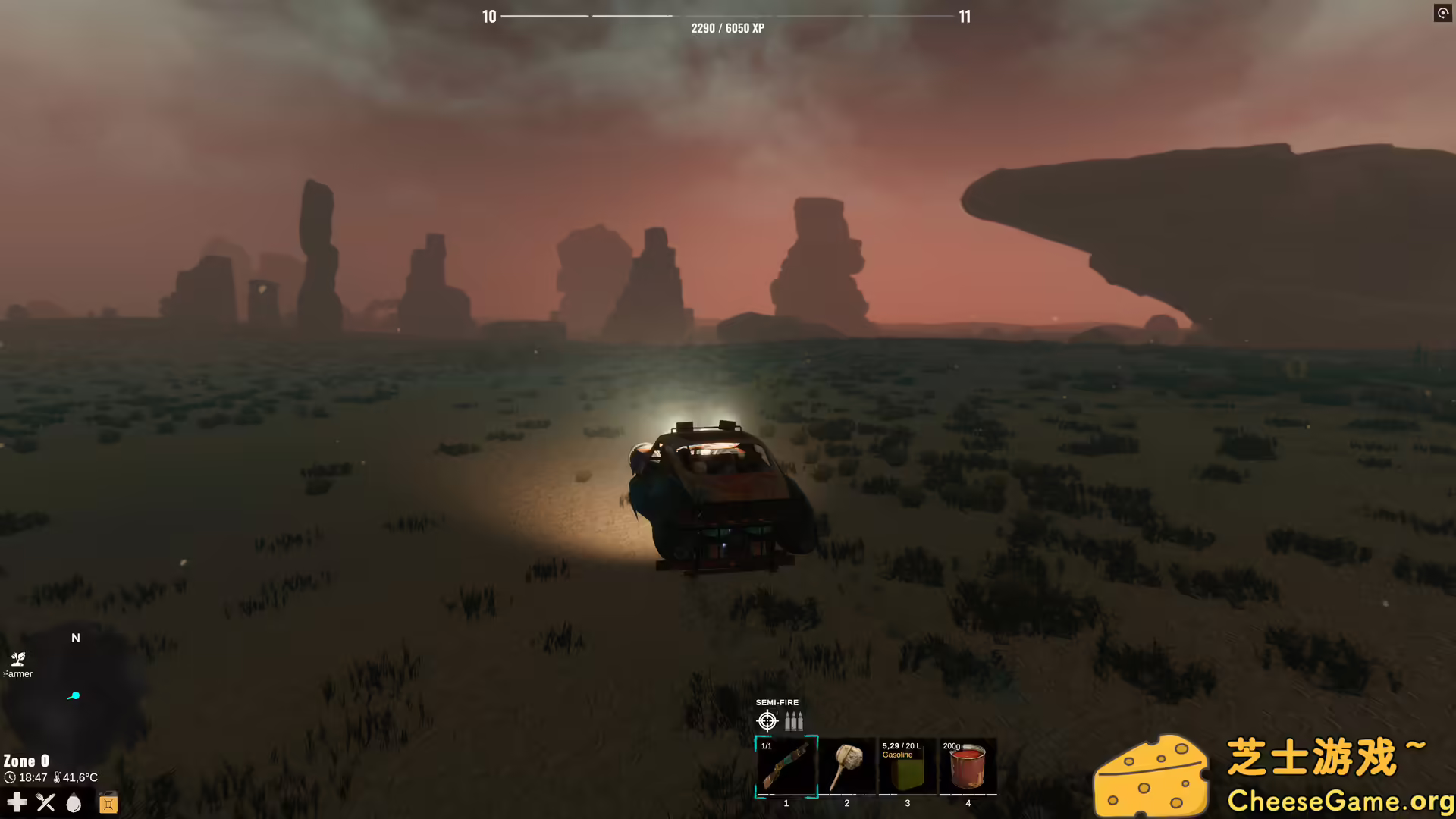Screen dimensions: 1456x819
Task: Pick the 200g food can slot
Action: (x=968, y=767)
